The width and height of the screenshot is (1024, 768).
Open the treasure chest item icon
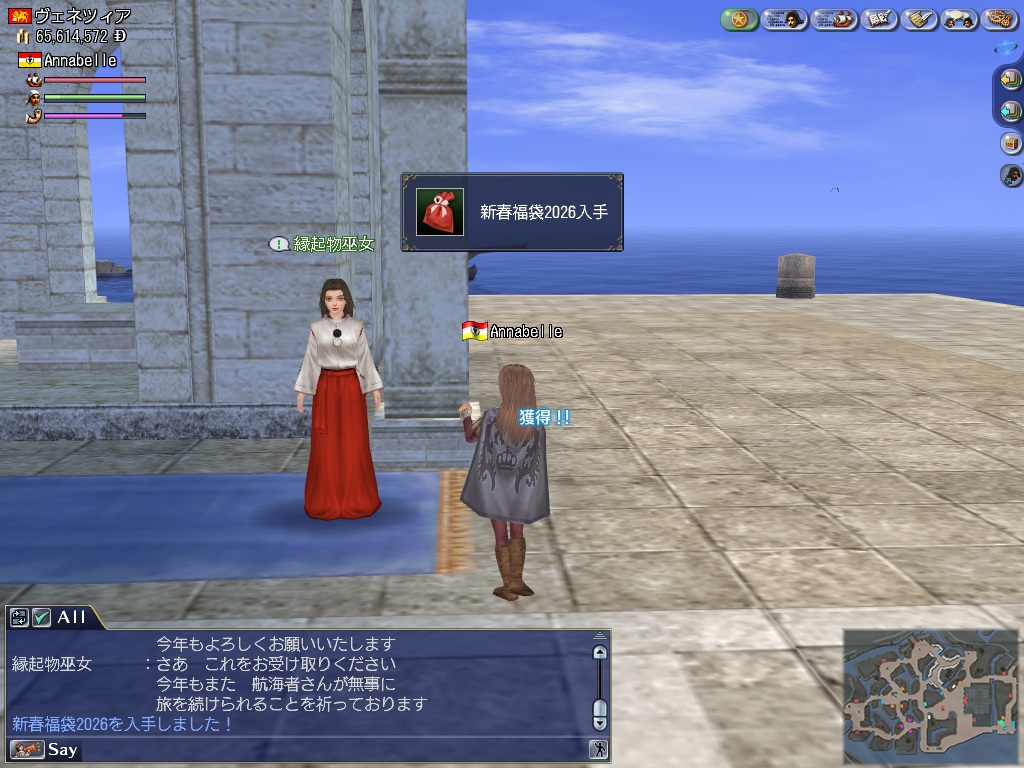tap(1010, 143)
